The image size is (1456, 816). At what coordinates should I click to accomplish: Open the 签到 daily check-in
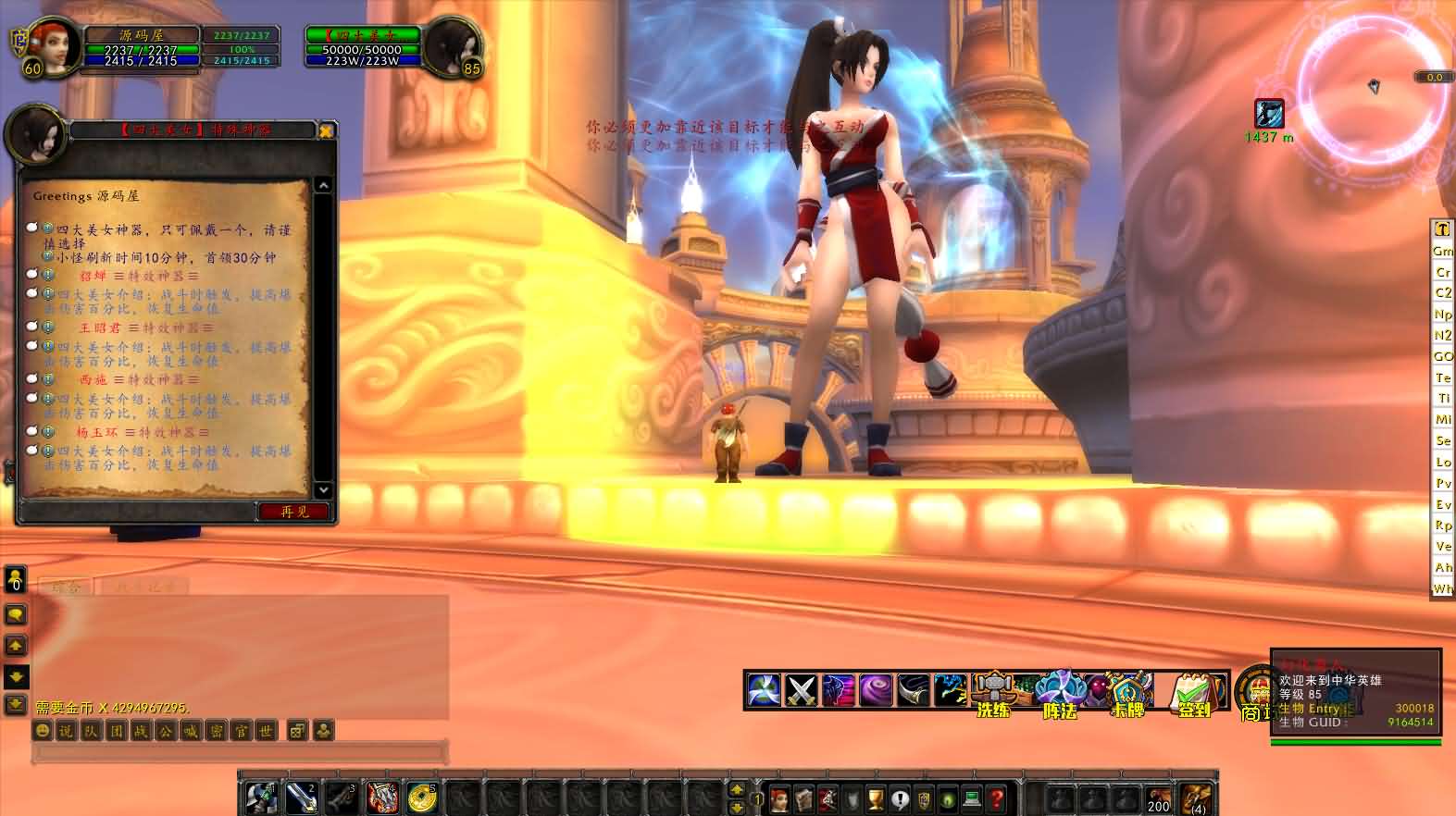[x=1194, y=691]
